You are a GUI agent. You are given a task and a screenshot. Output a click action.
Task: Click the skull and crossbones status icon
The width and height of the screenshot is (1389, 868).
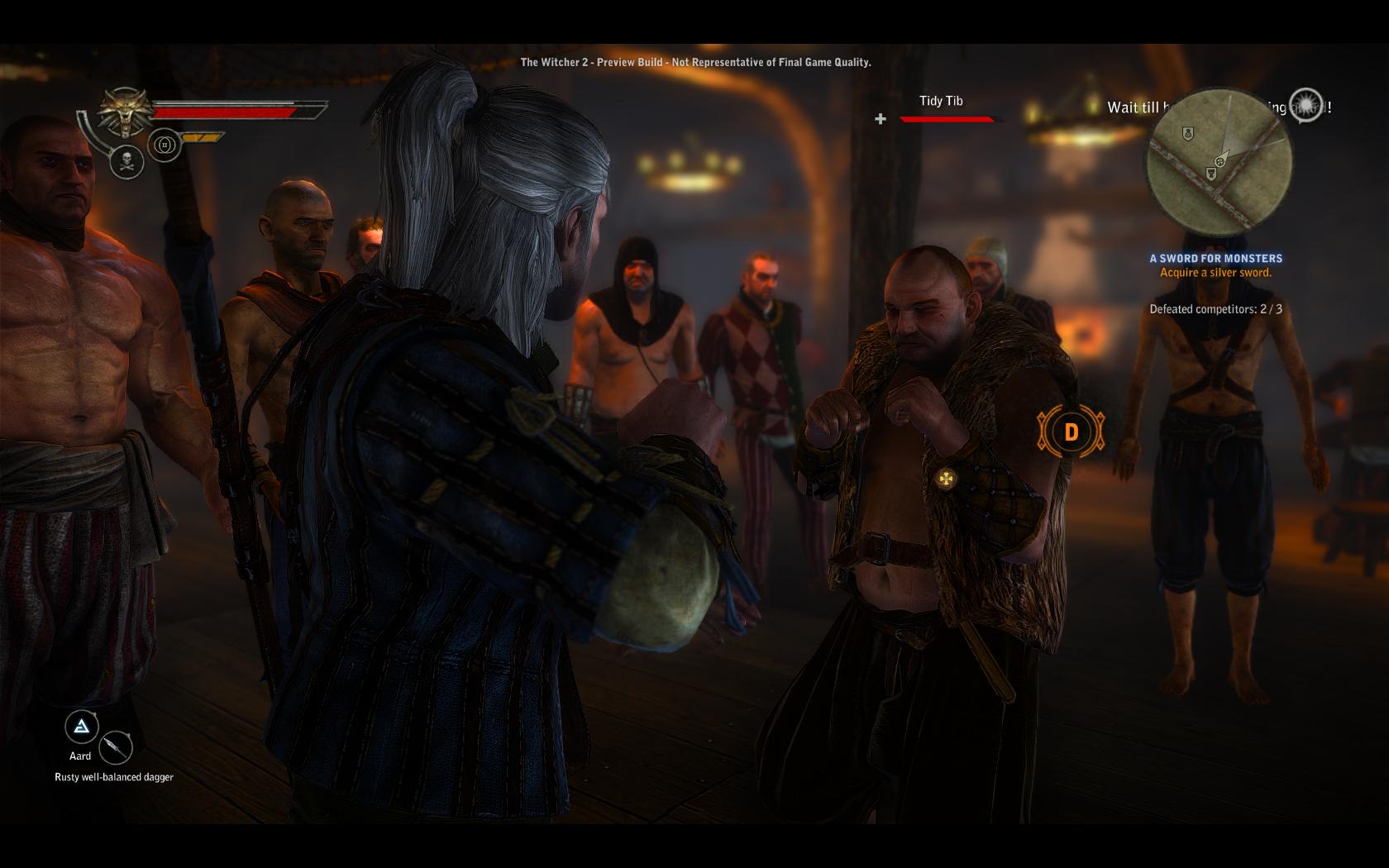127,160
